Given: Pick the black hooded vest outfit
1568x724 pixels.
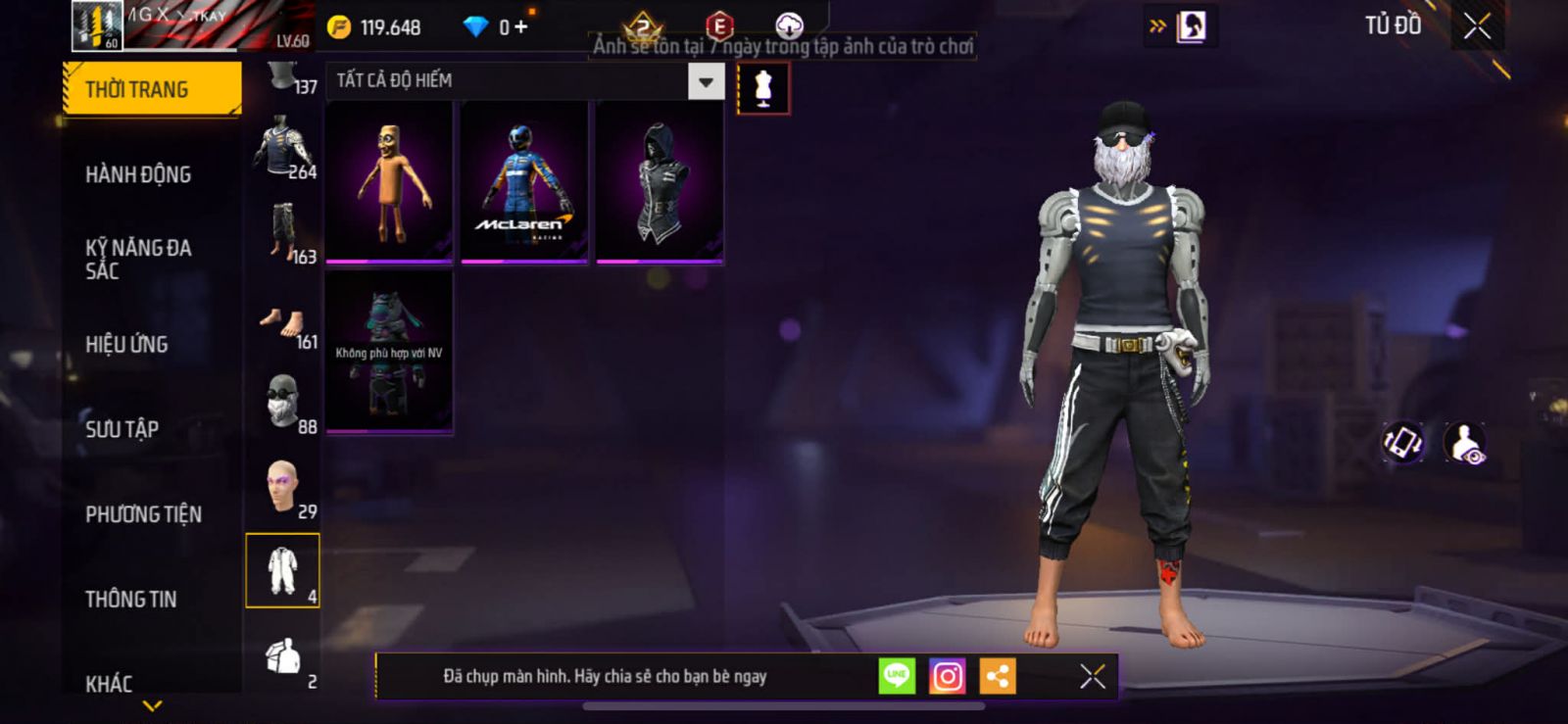Looking at the screenshot, I should click(x=660, y=182).
